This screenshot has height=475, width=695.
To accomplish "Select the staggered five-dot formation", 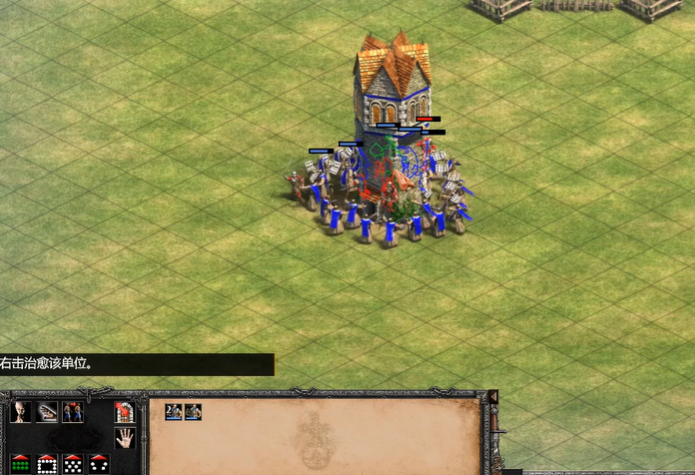I will [72, 463].
